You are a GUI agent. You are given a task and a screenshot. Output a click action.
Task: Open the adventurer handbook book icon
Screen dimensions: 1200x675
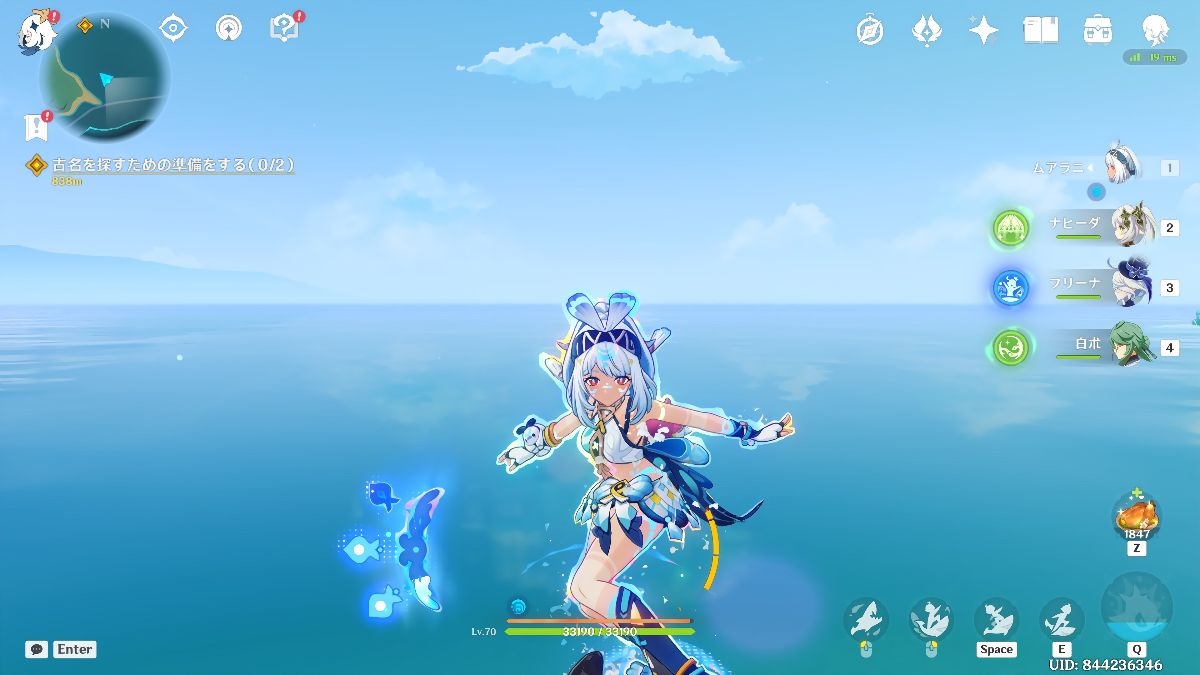coord(1040,30)
